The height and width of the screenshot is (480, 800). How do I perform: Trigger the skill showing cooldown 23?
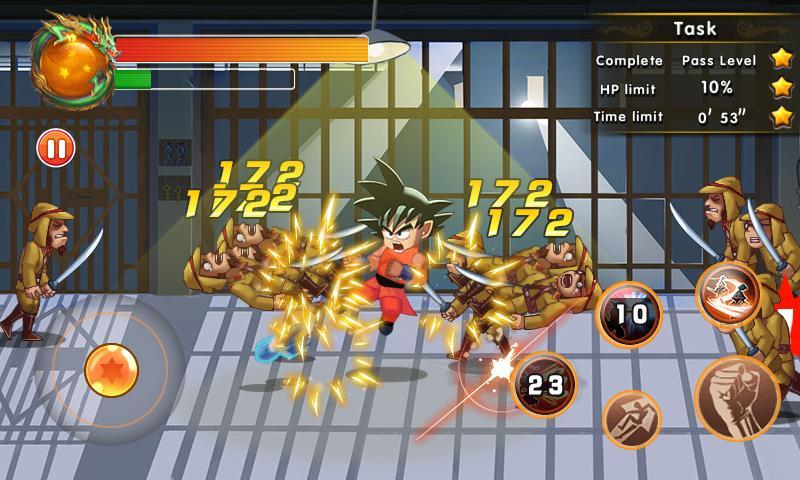545,384
